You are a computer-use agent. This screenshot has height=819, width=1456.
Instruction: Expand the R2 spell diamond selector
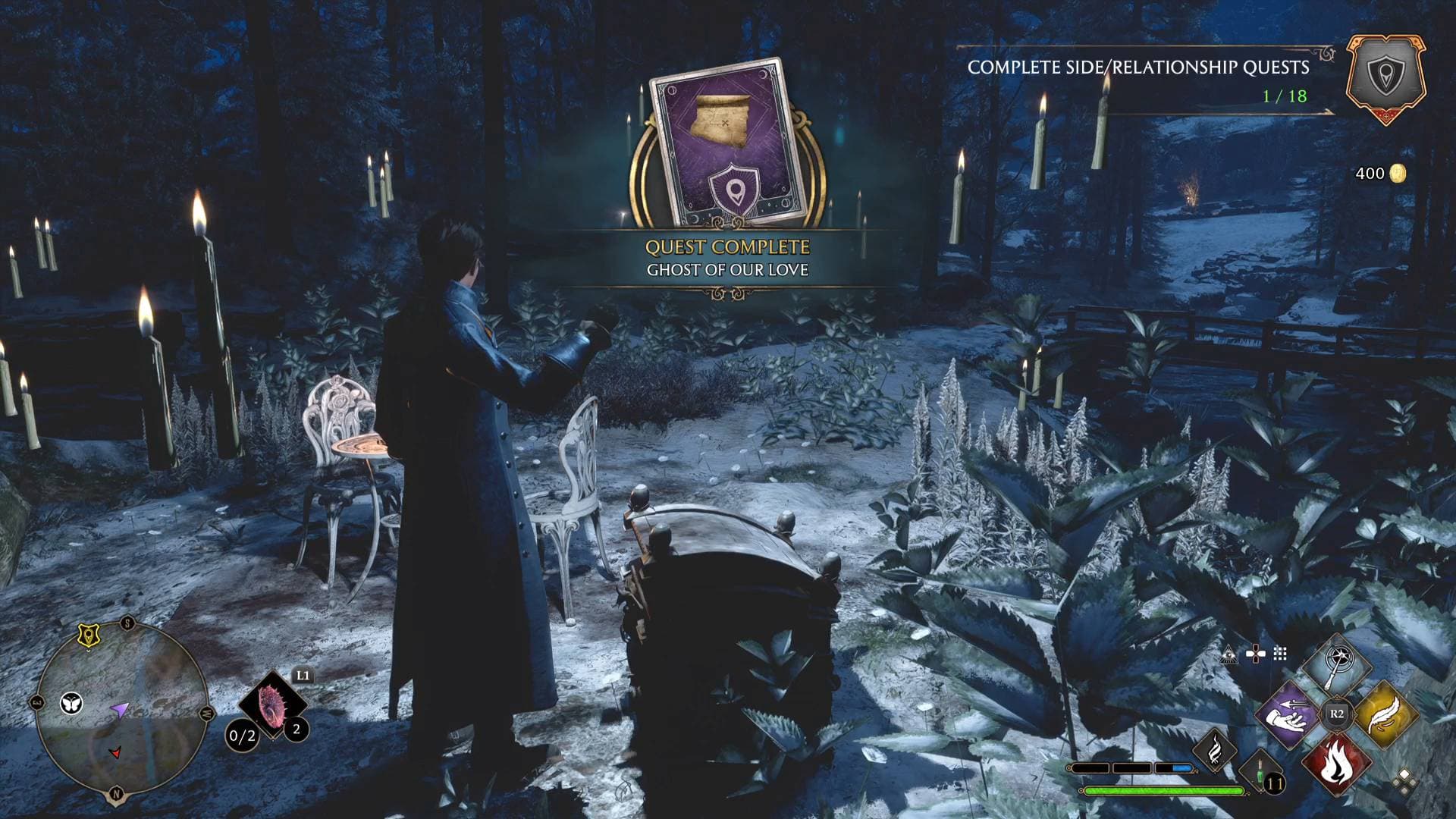click(x=1336, y=714)
